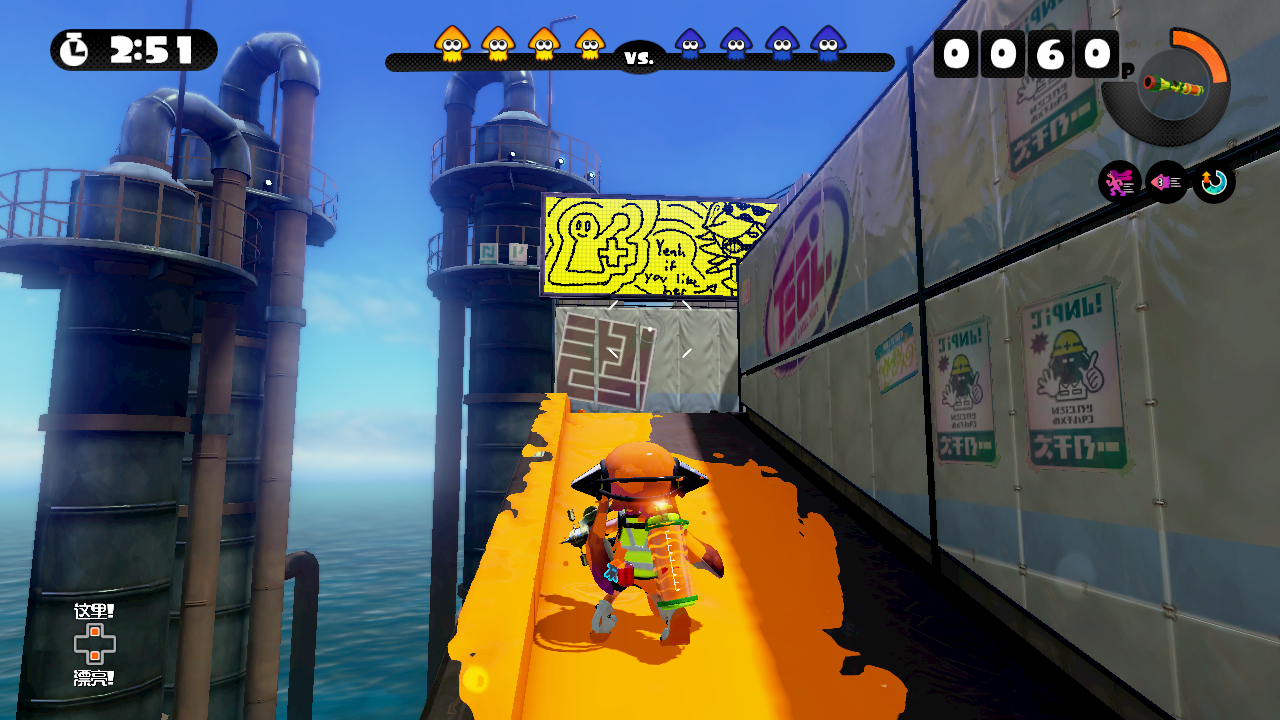
Task: Select the Swim Speed Up squid icon
Action: 1166,182
